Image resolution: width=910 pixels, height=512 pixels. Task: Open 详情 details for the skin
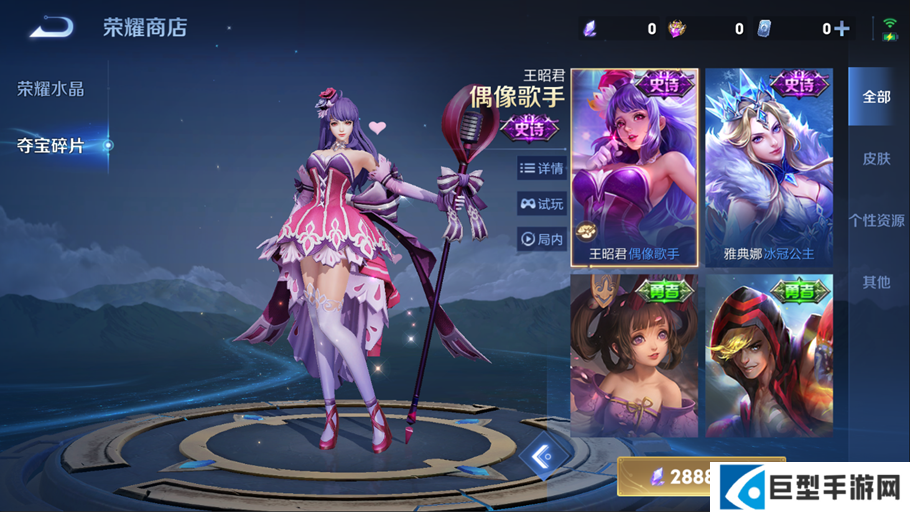click(x=542, y=169)
